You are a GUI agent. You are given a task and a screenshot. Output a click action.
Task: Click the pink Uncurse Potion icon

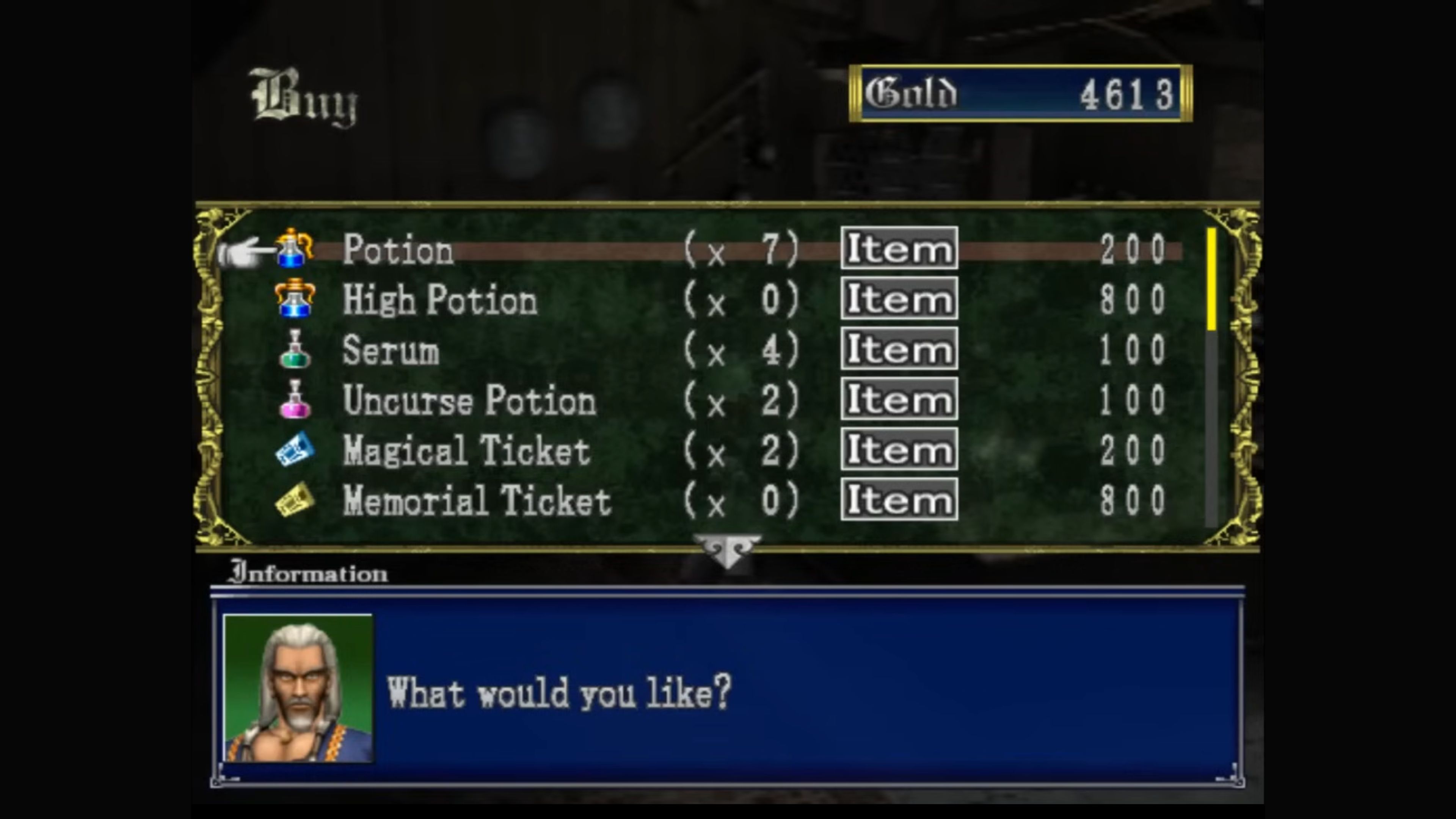[x=295, y=400]
